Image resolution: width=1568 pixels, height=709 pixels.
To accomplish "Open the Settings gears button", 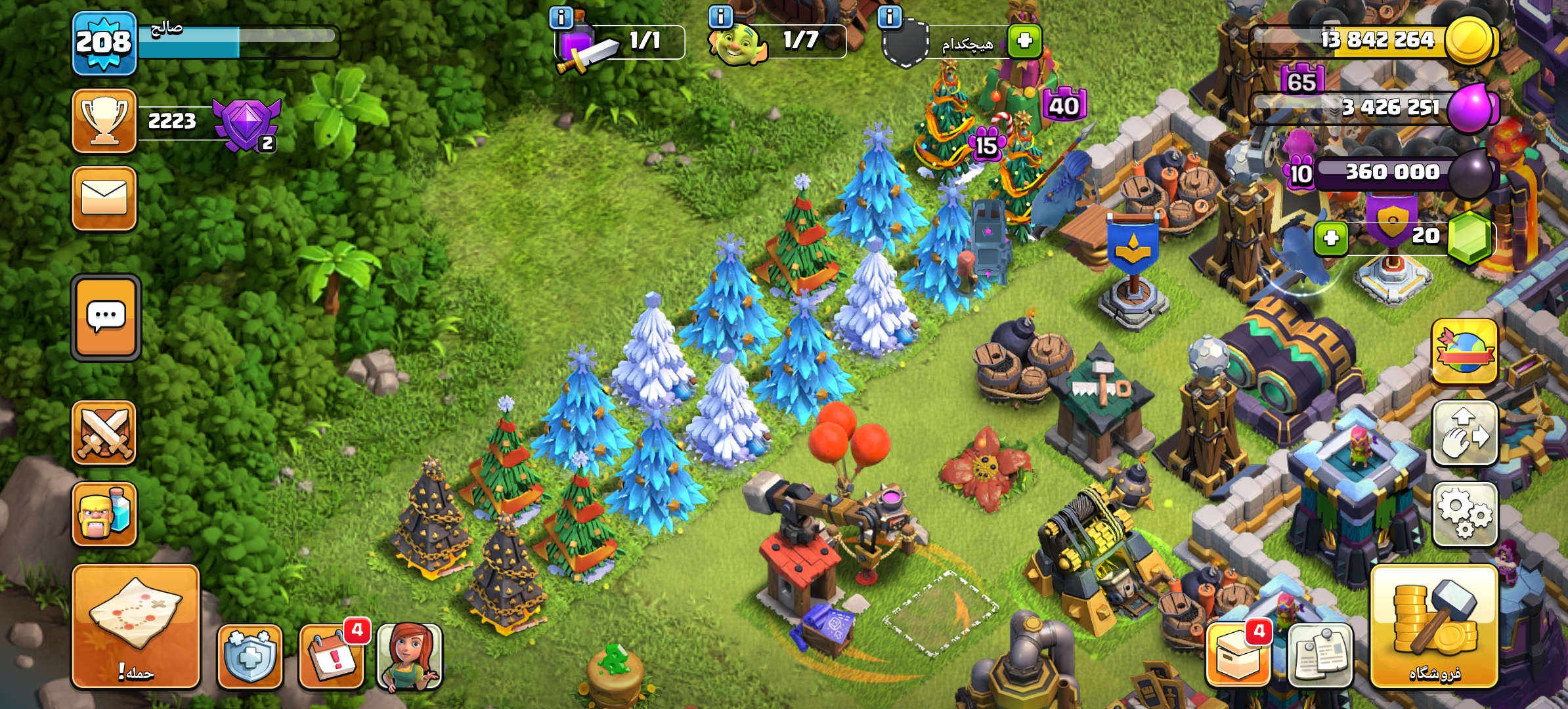I will click(1464, 514).
